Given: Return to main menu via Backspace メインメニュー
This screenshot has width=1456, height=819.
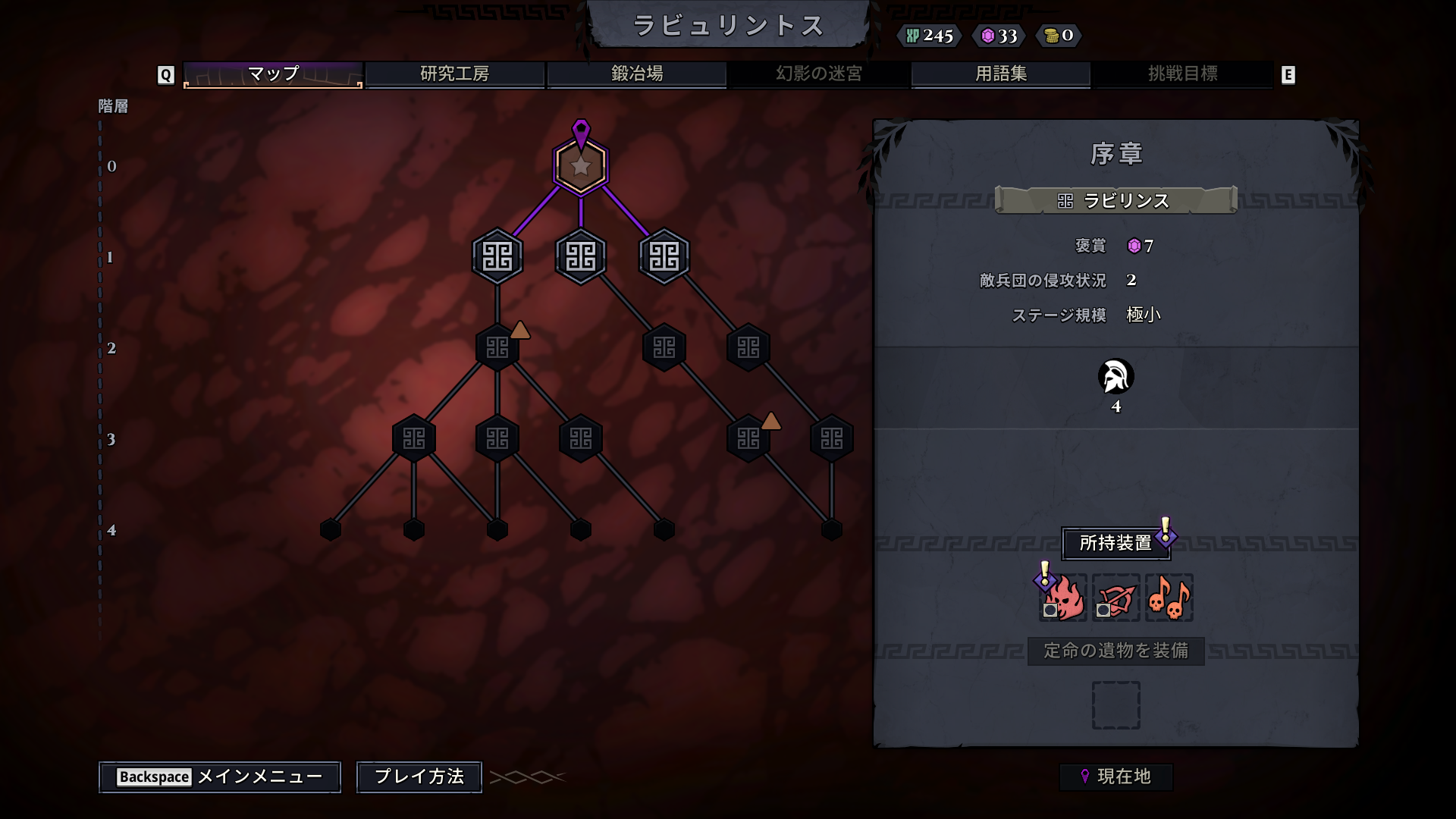Looking at the screenshot, I should point(219,777).
